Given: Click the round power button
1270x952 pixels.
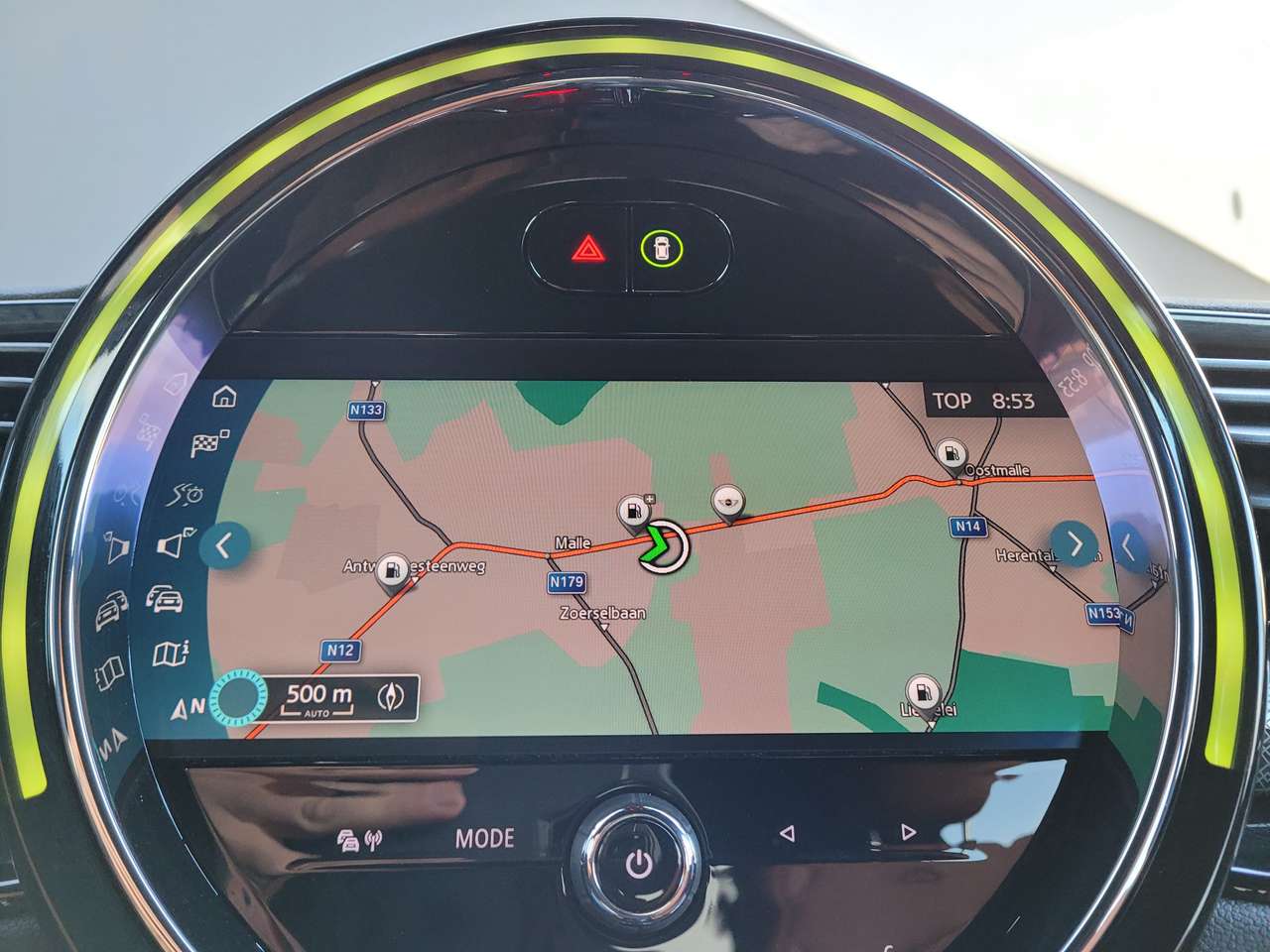Looking at the screenshot, I should click(638, 864).
